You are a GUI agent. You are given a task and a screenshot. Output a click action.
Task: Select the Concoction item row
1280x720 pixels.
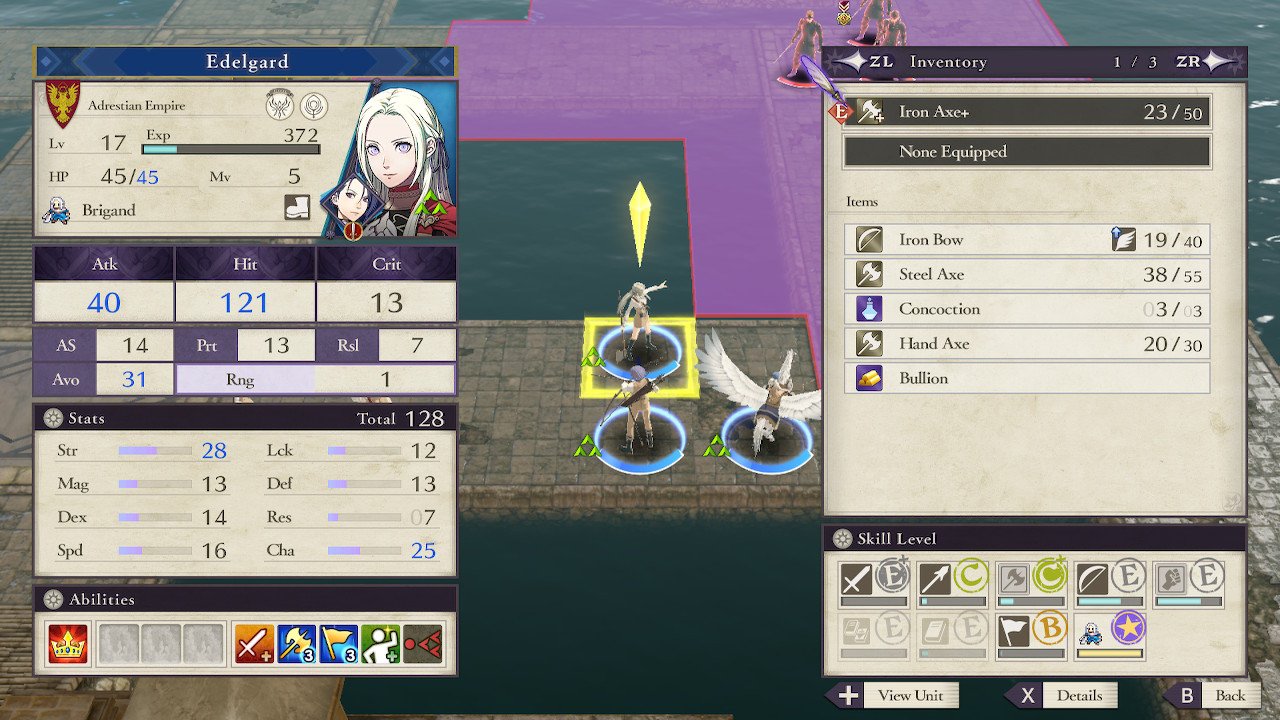[1027, 309]
